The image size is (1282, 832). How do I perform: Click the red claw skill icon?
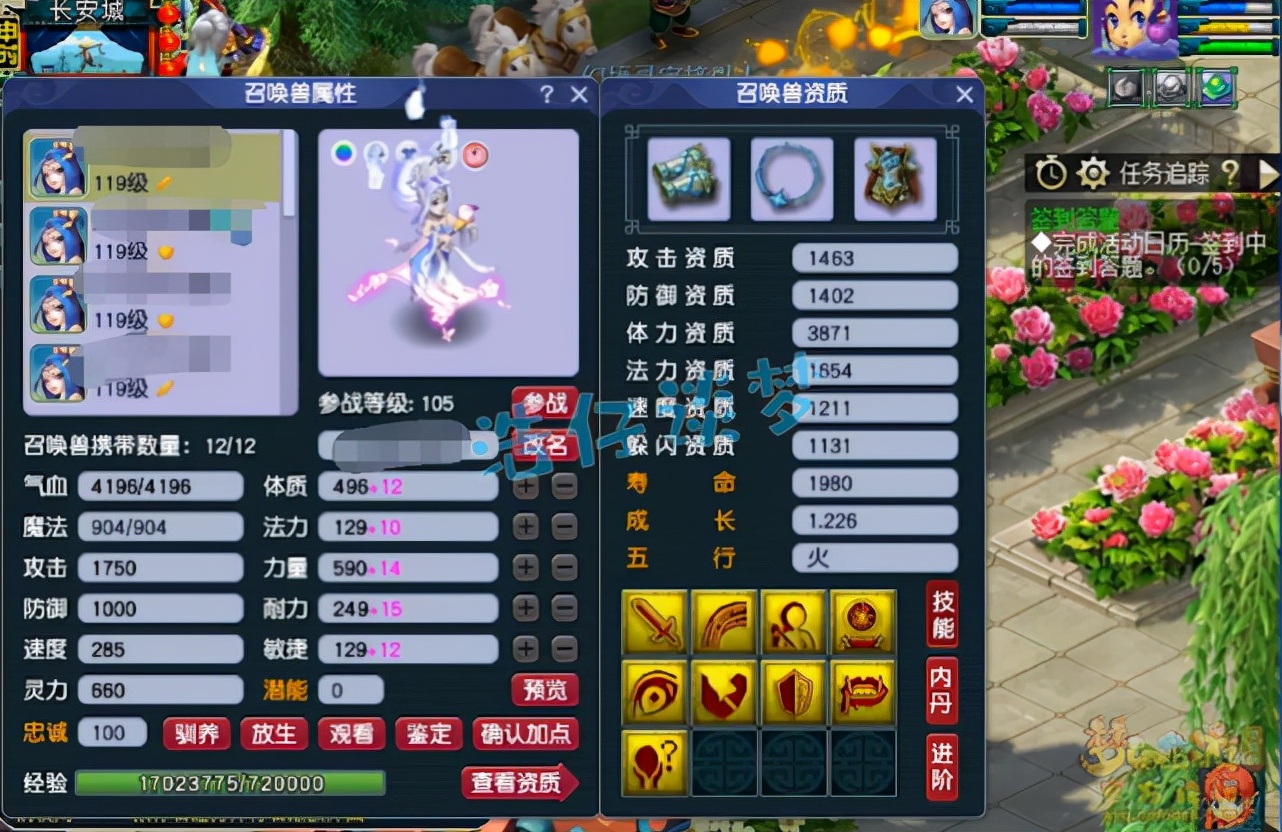[724, 692]
